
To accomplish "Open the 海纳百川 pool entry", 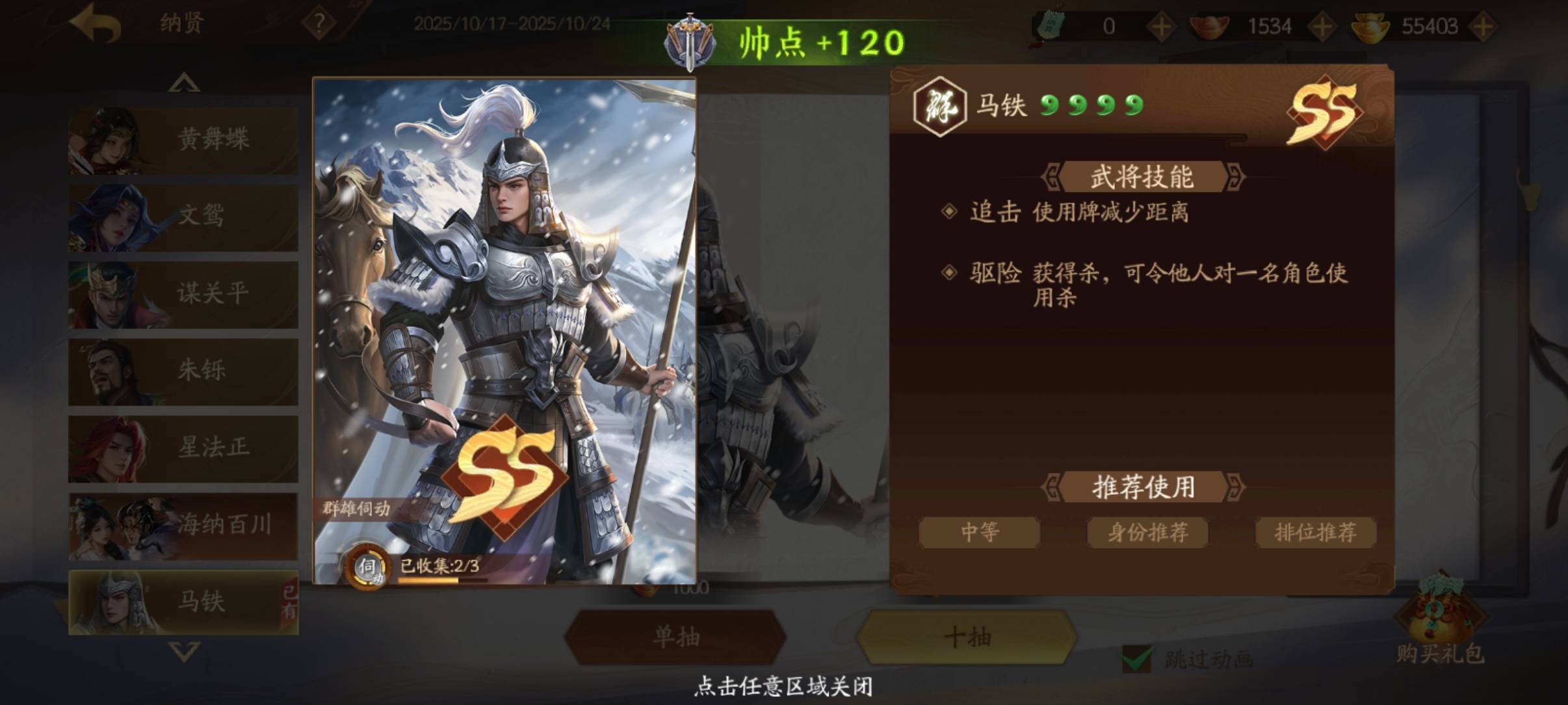I will pyautogui.click(x=183, y=525).
